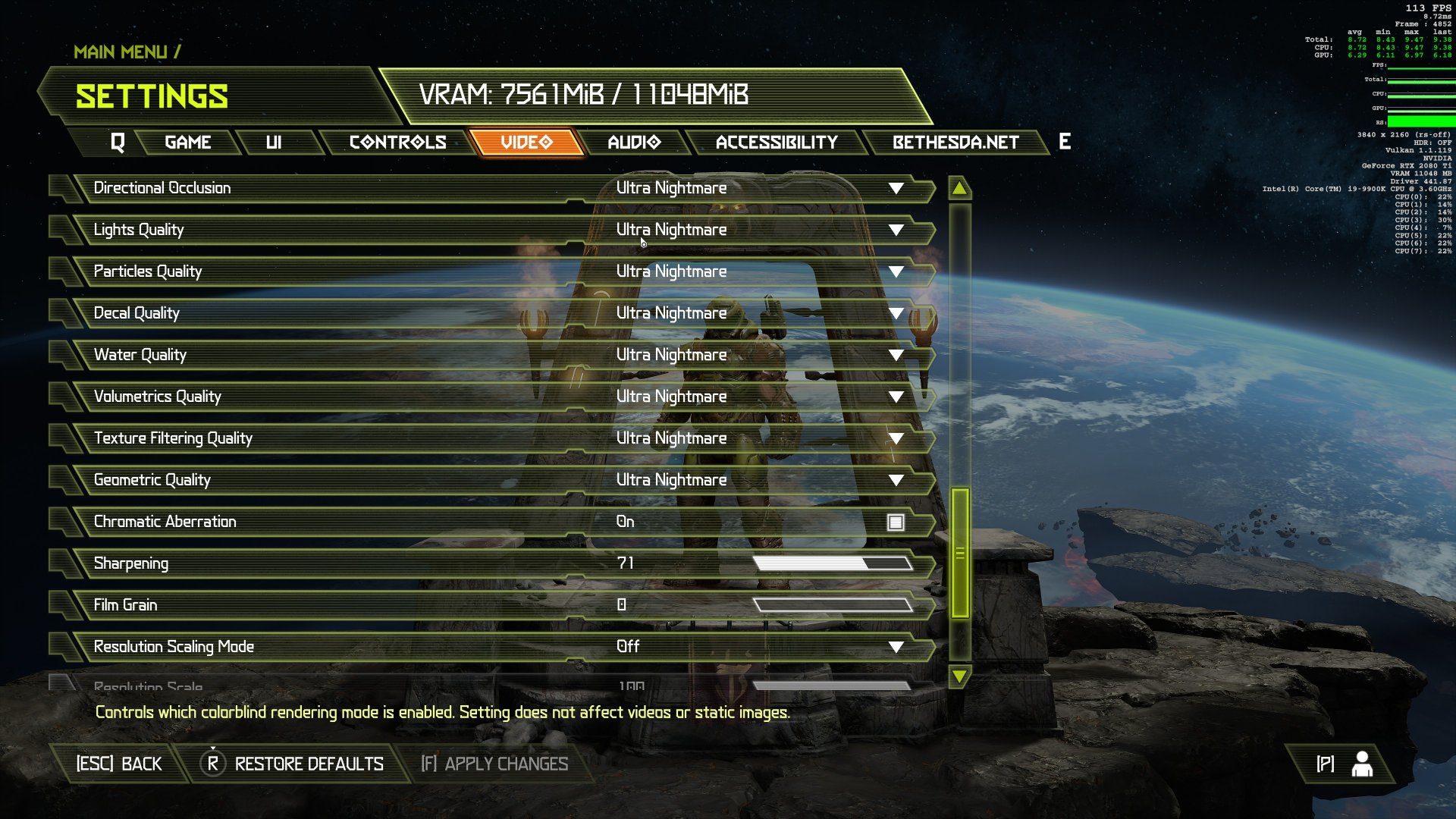Image resolution: width=1456 pixels, height=819 pixels.
Task: Expand the Texture Filtering Quality dropdown
Action: pyautogui.click(x=896, y=438)
